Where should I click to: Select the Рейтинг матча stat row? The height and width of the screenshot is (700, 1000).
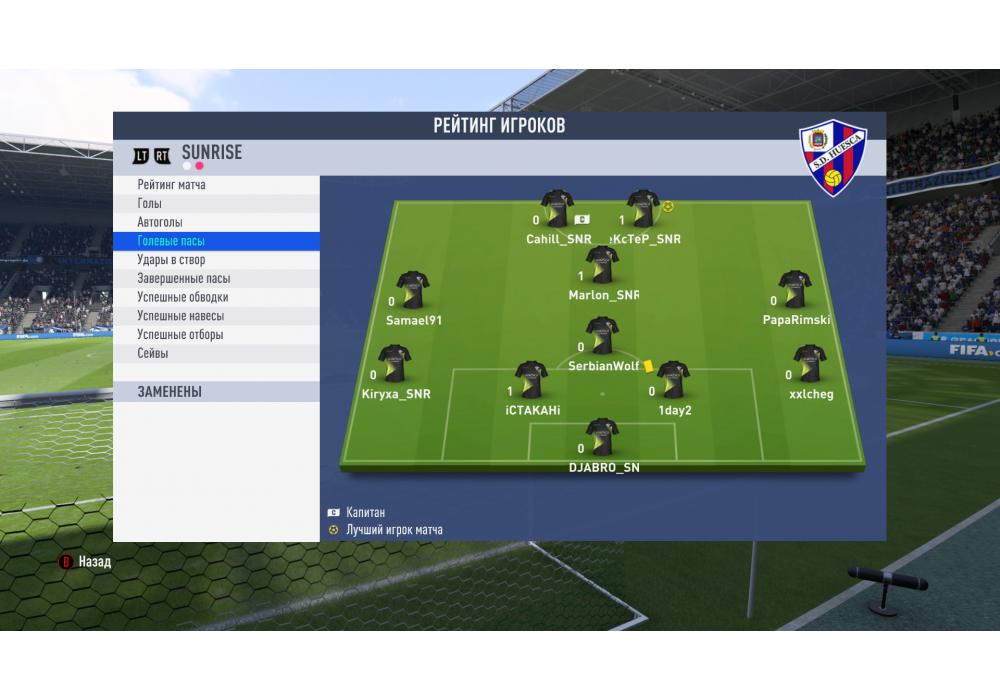coord(216,185)
